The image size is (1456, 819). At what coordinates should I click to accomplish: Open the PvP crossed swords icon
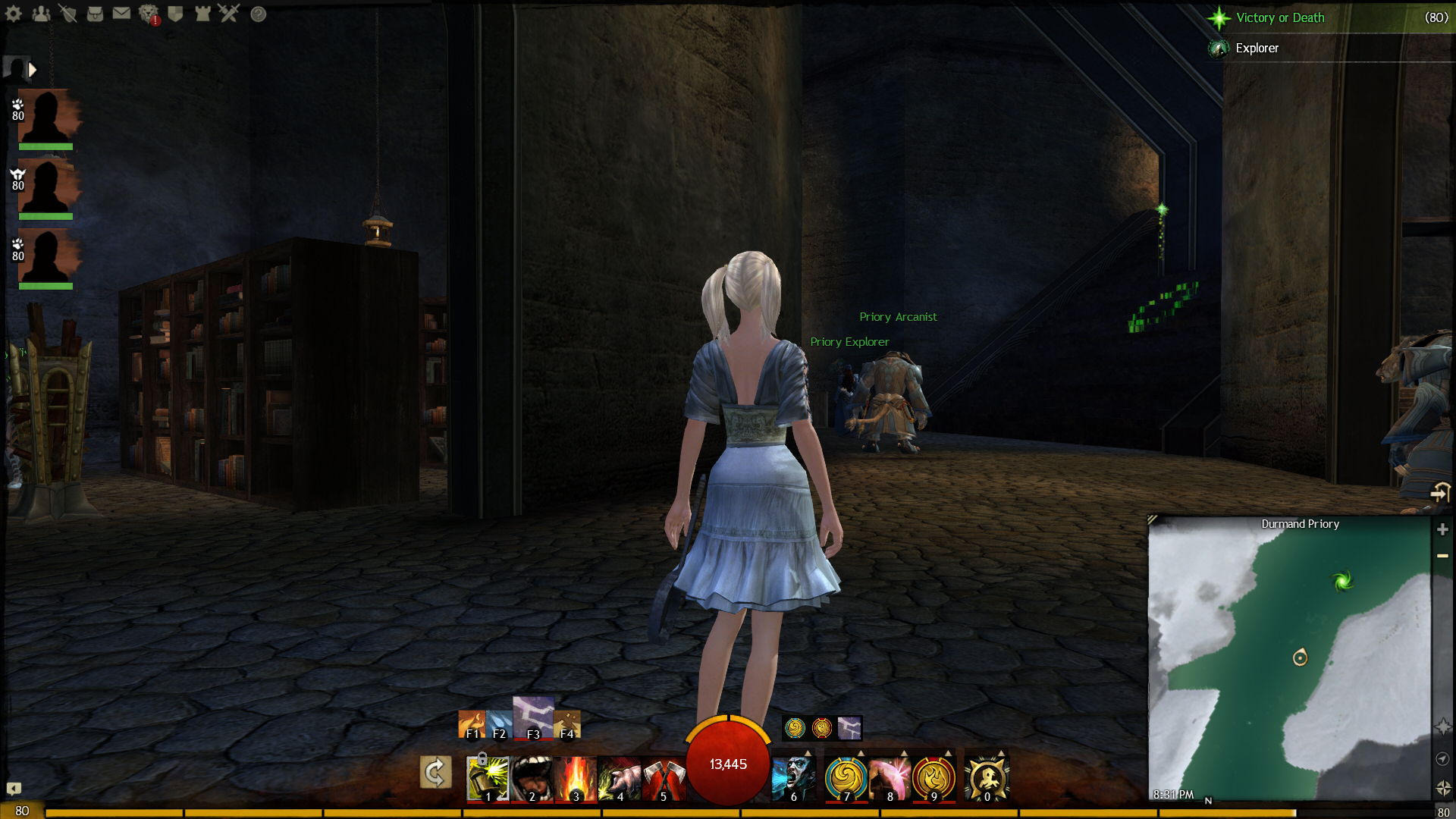click(229, 14)
